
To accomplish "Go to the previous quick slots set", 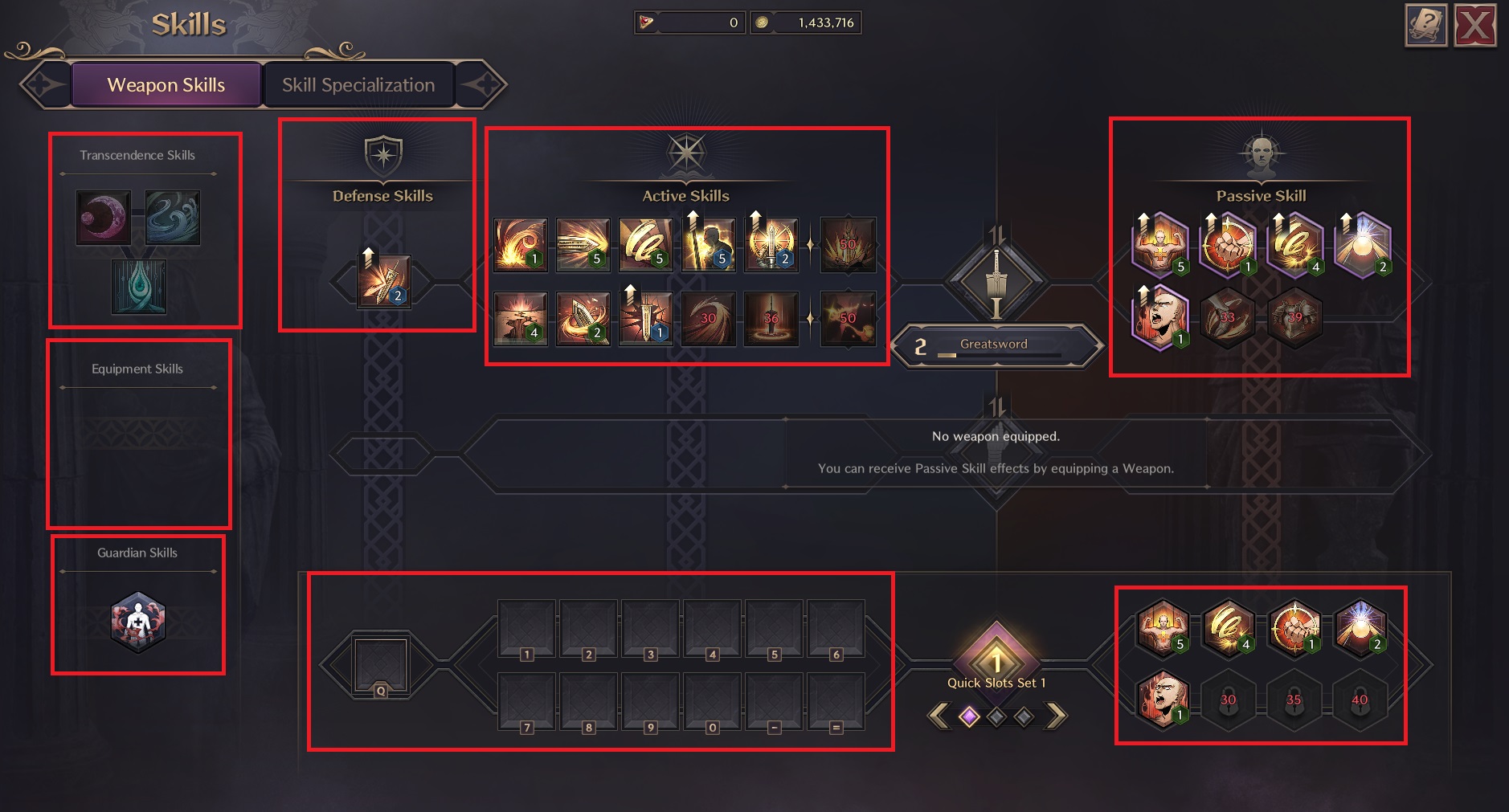I will click(938, 716).
